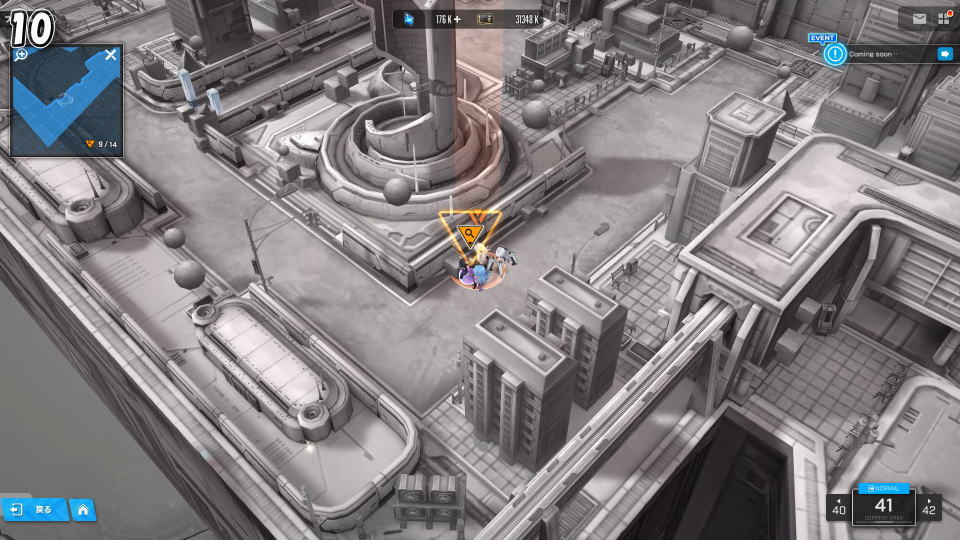
Task: Close the minimap panel
Action: click(111, 55)
